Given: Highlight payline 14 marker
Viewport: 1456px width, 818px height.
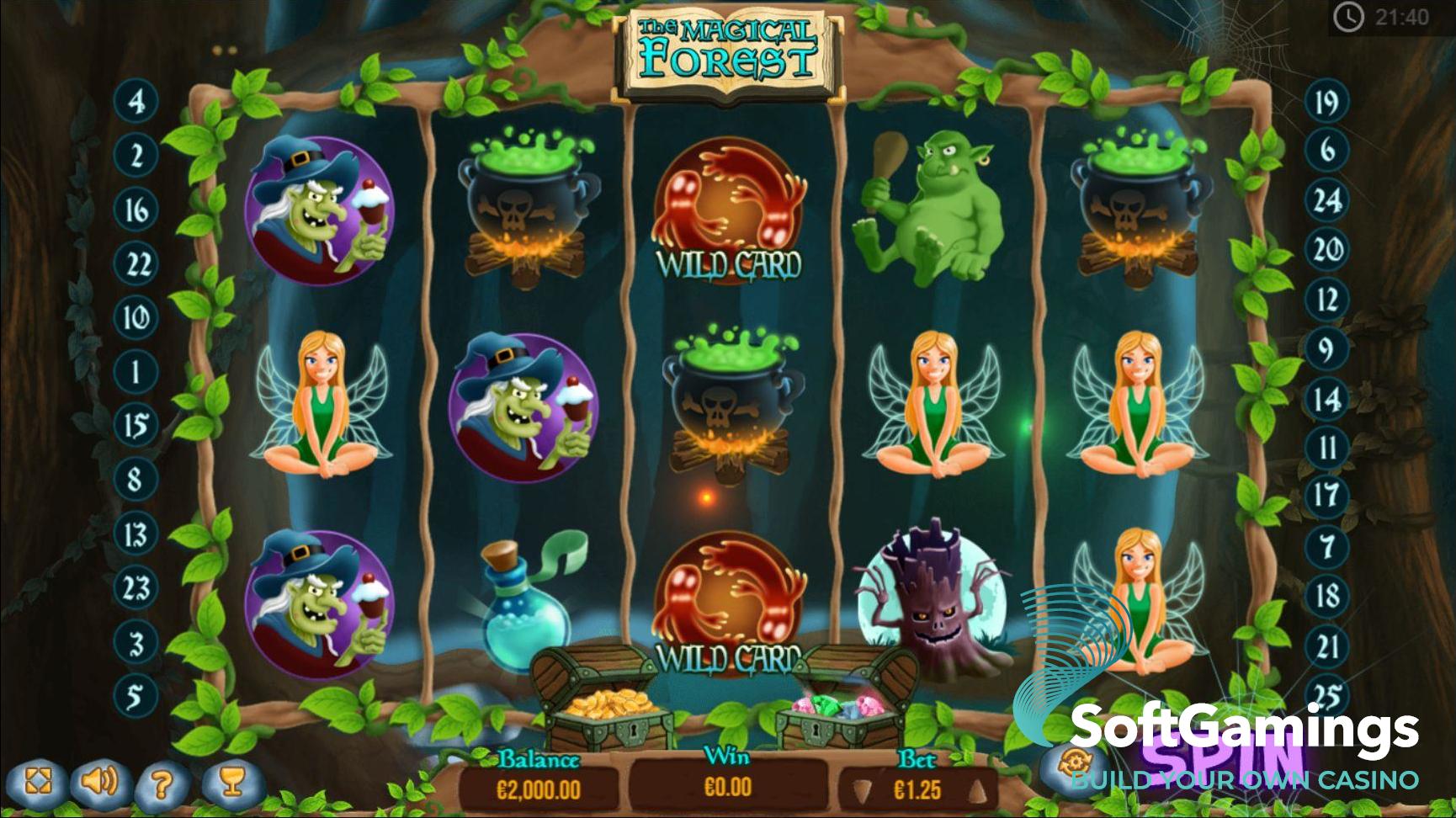Looking at the screenshot, I should click(1326, 399).
